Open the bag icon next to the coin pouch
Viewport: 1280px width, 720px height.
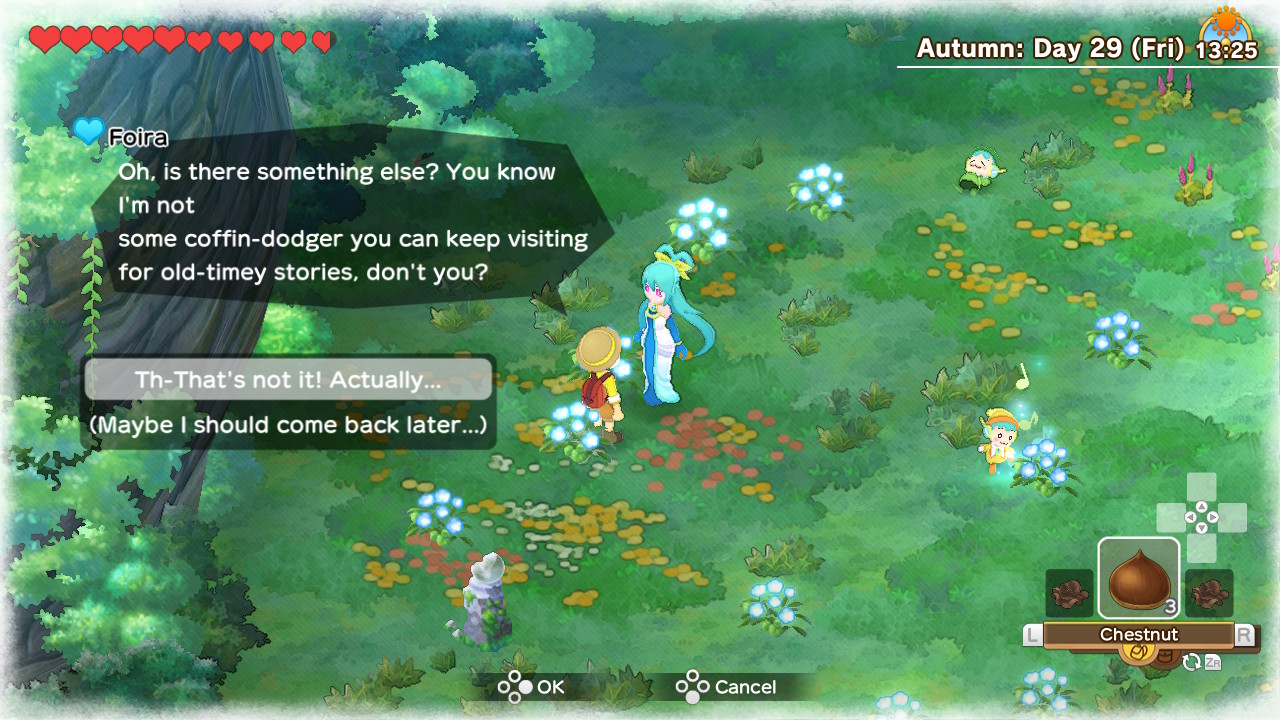[1167, 654]
